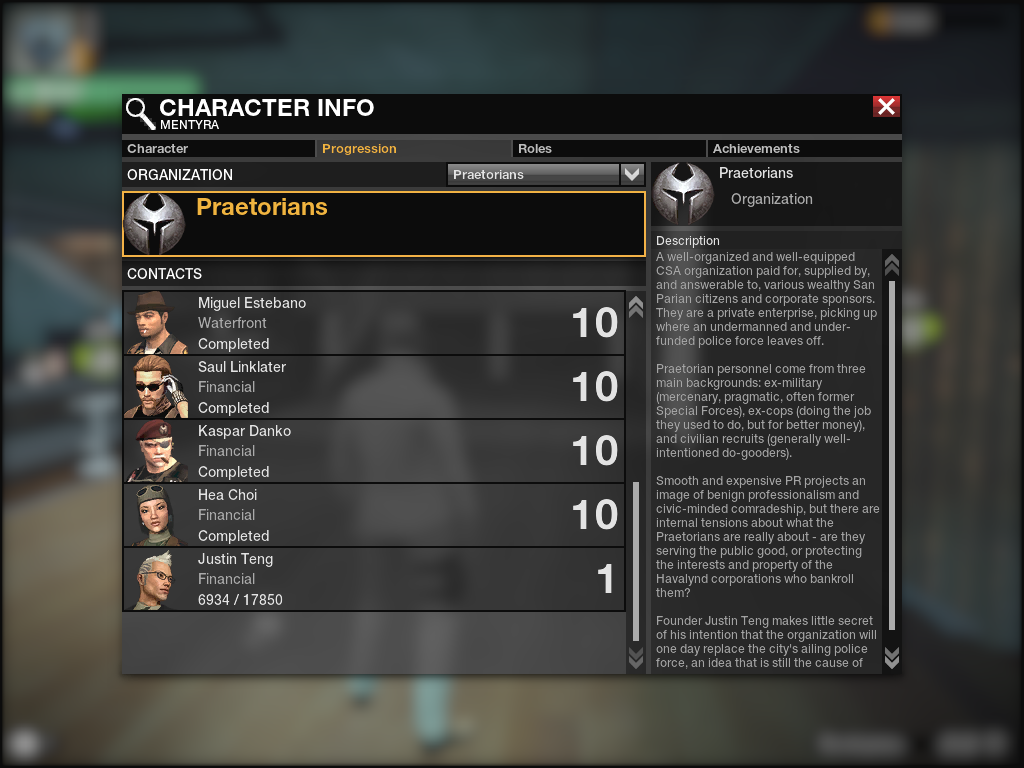Click the description scroll-down arrow

(x=892, y=657)
